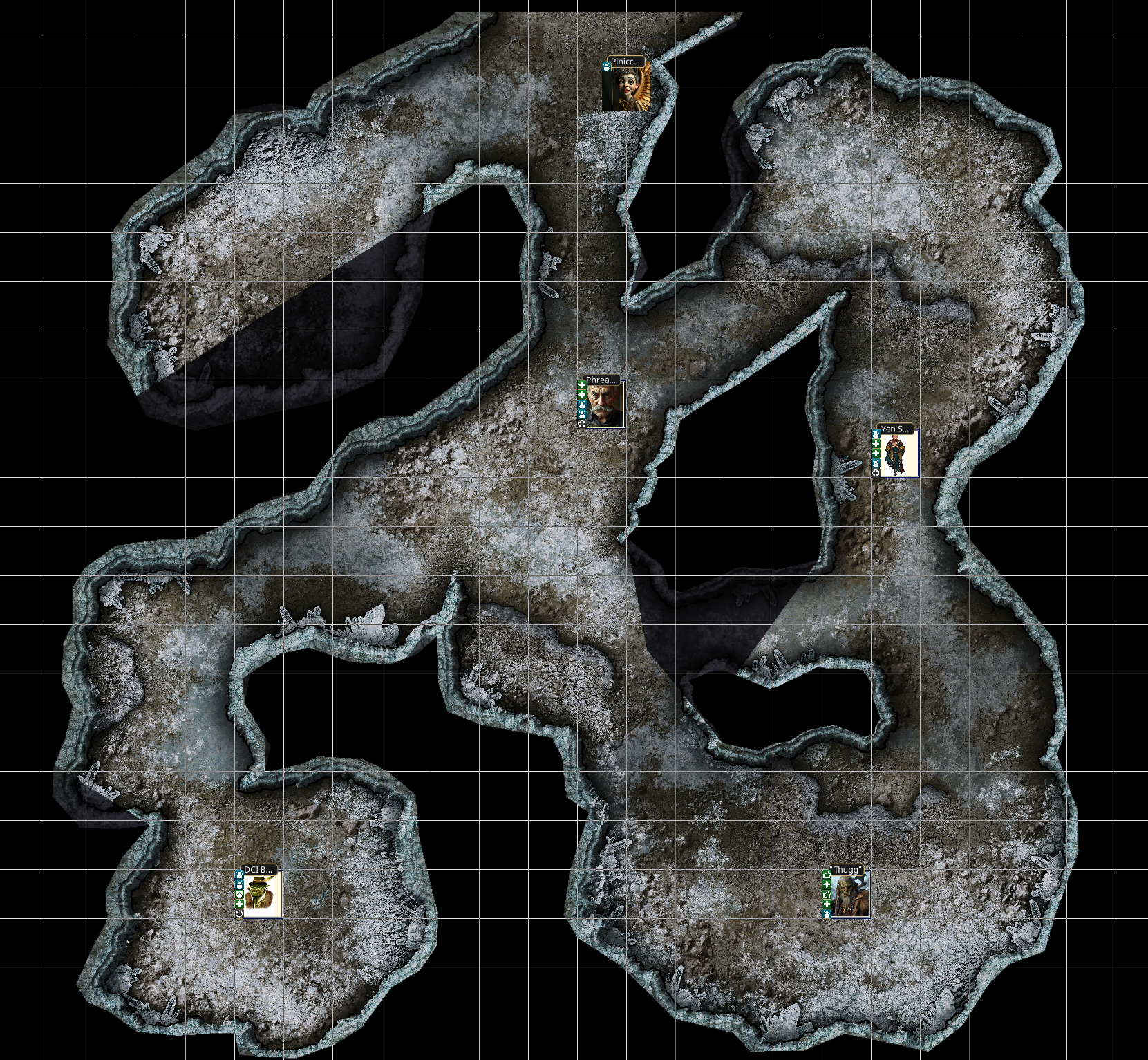The image size is (1148, 1060).
Task: Click the targeting reticle icon beneath Yen S token
Action: pos(875,473)
